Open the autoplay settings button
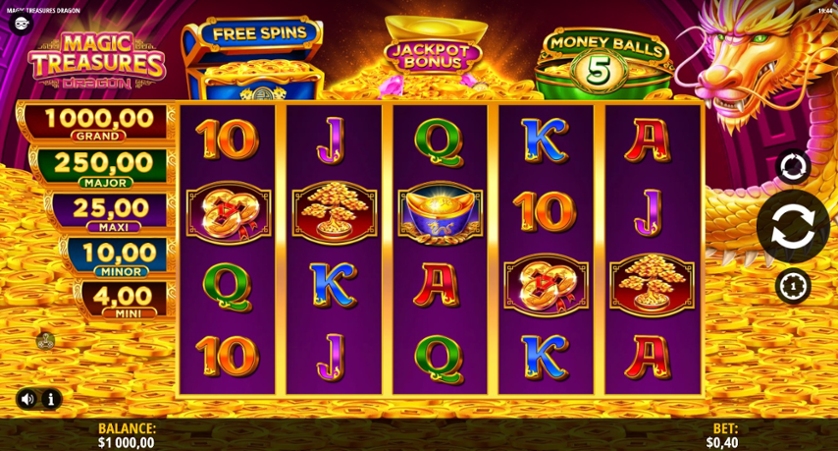 pyautogui.click(x=792, y=167)
